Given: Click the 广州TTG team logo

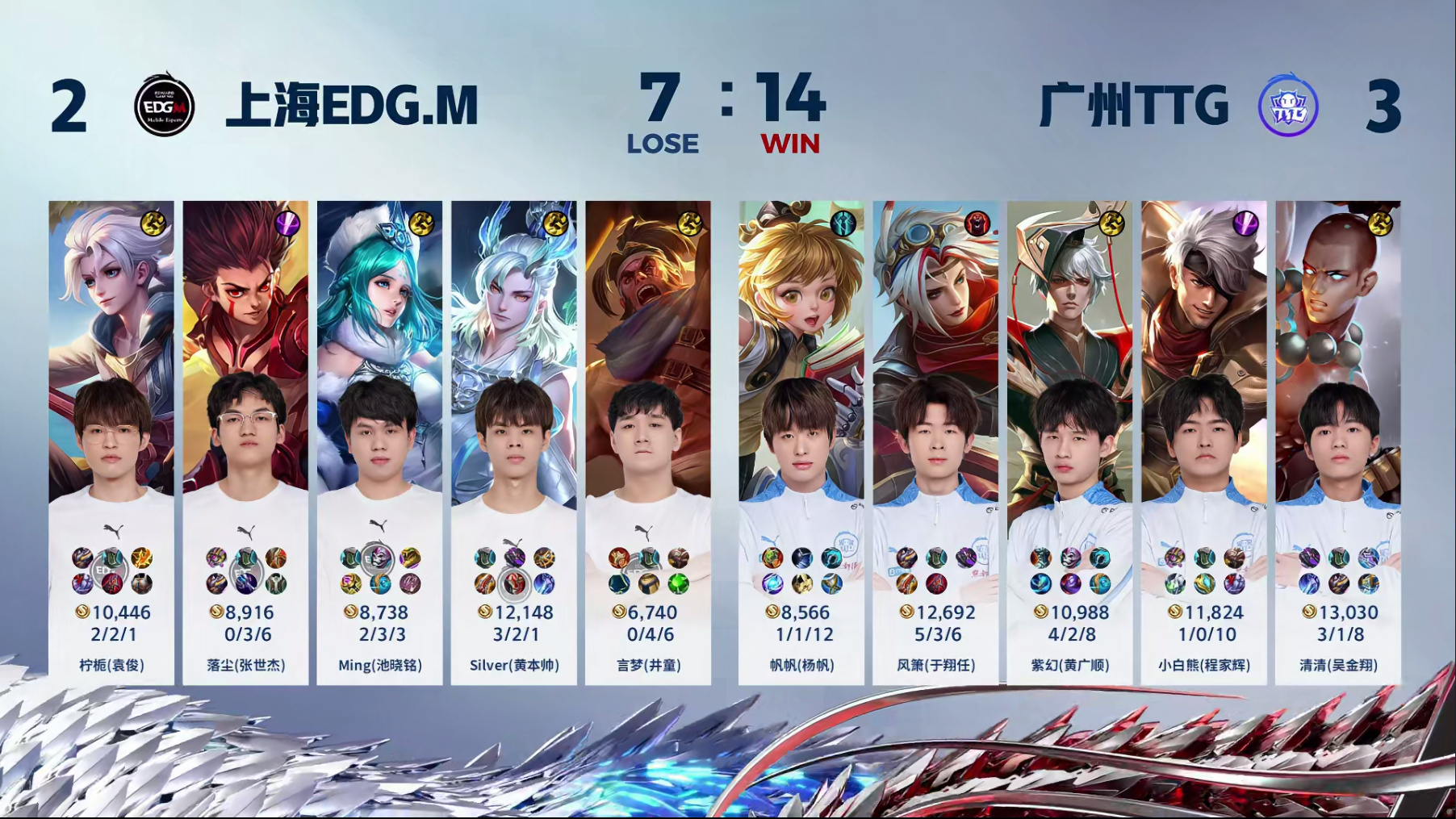Looking at the screenshot, I should (1287, 106).
